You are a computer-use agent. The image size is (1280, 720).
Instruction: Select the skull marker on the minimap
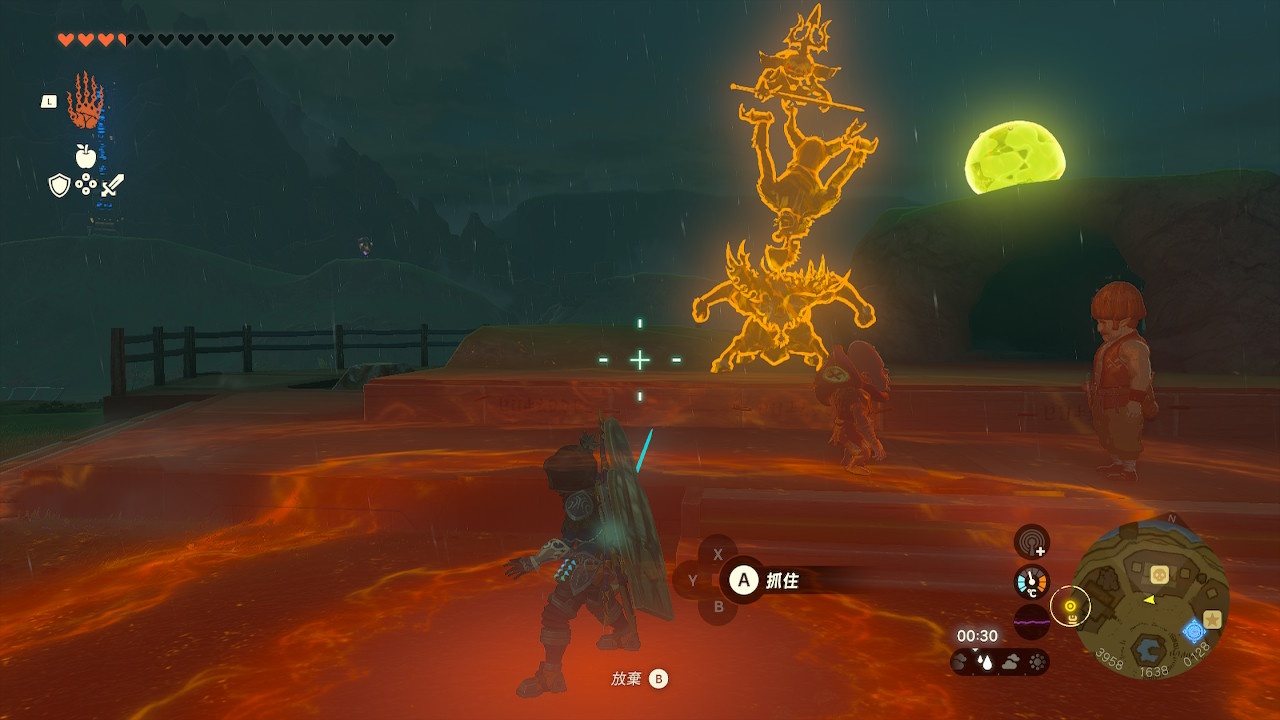pos(1159,574)
